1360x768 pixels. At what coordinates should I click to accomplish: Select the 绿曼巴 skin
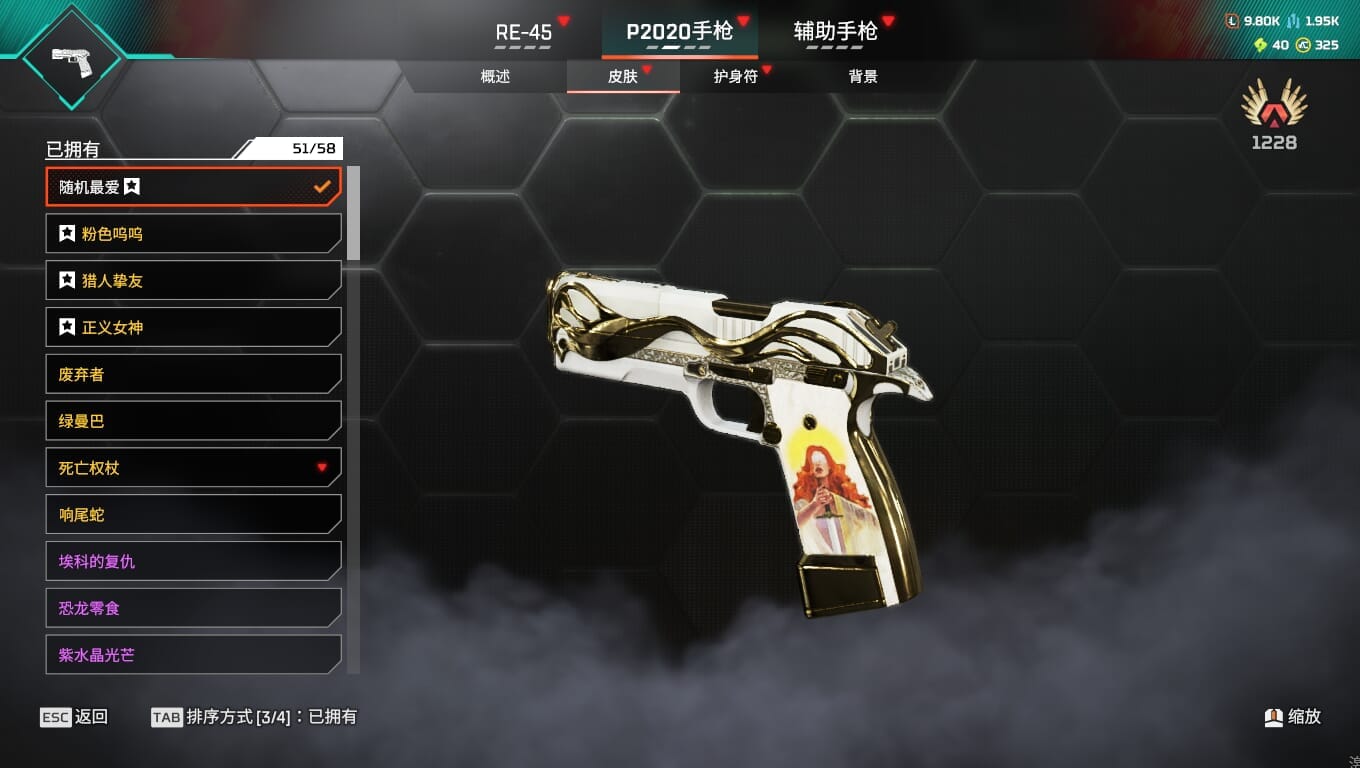point(193,421)
